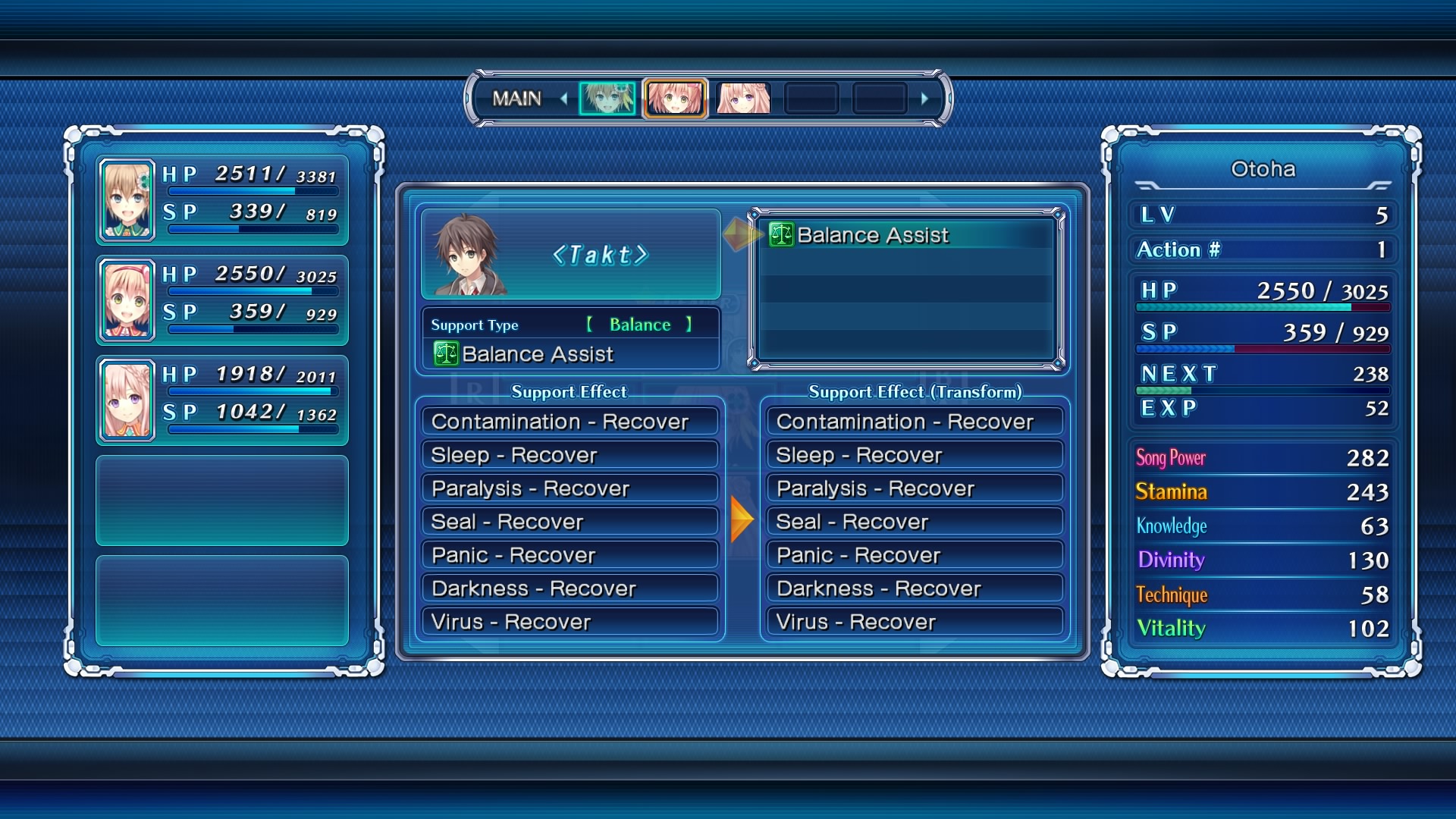Screen dimensions: 1456x819
Task: Choose the pale pink-haired portrait in the MAIN bar
Action: coord(743,99)
